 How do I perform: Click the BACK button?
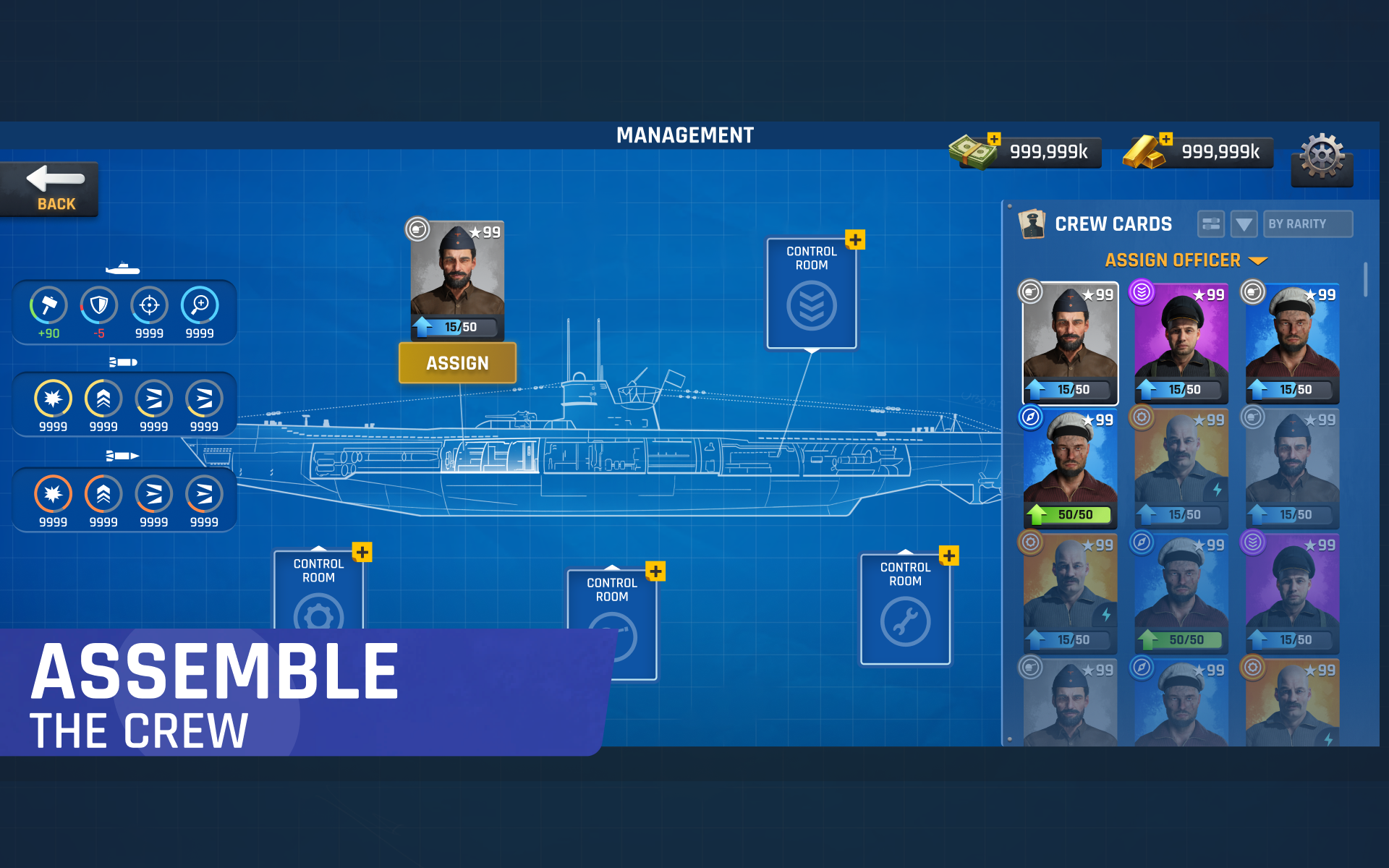point(49,190)
